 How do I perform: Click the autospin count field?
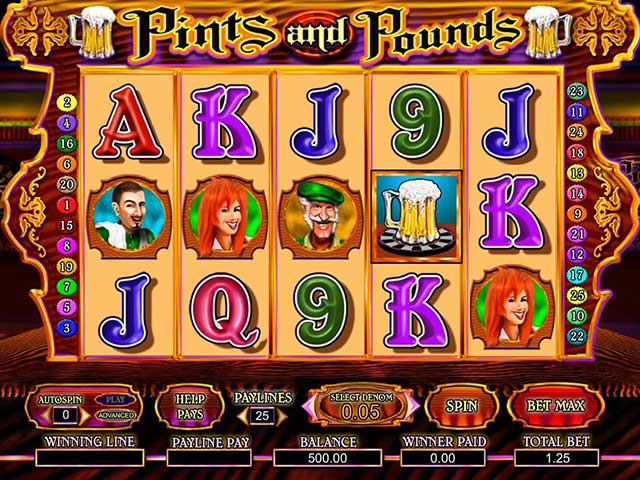click(66, 414)
